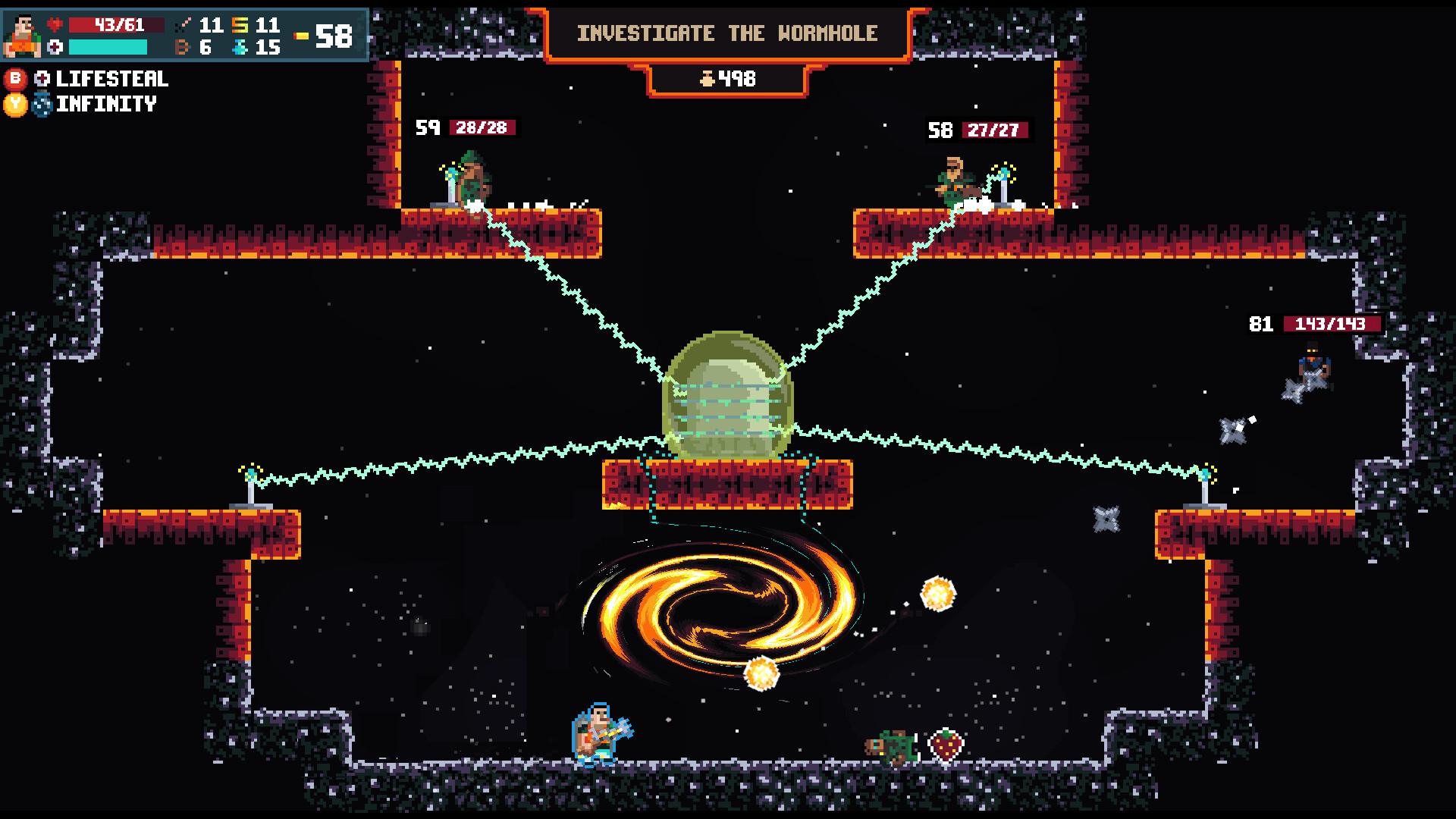This screenshot has width=1456, height=819.
Task: Click the Investigate The Wormhole objective text
Action: pos(726,33)
